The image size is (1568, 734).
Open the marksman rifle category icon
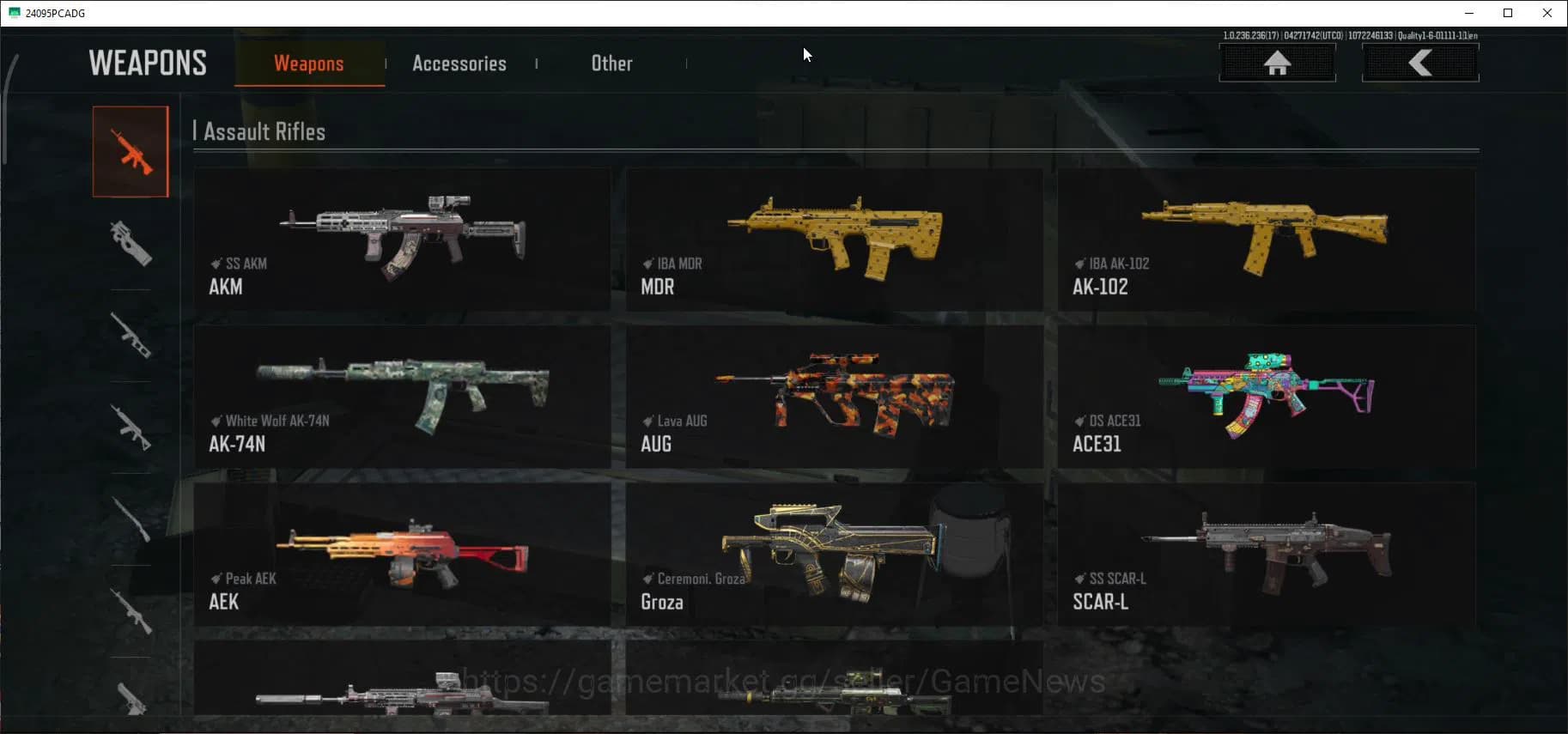pyautogui.click(x=131, y=614)
